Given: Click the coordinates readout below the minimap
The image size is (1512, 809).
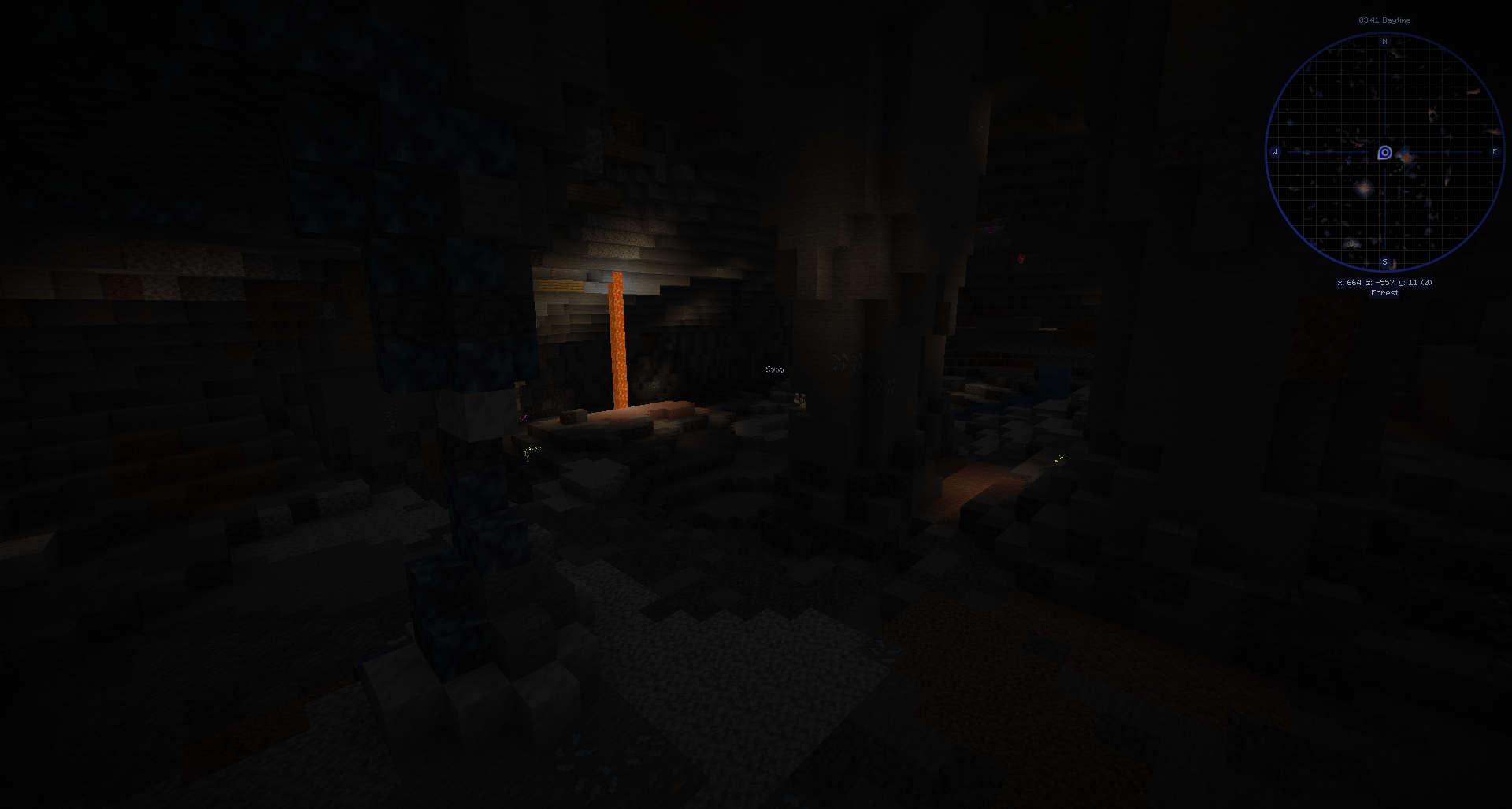Looking at the screenshot, I should 1384,282.
